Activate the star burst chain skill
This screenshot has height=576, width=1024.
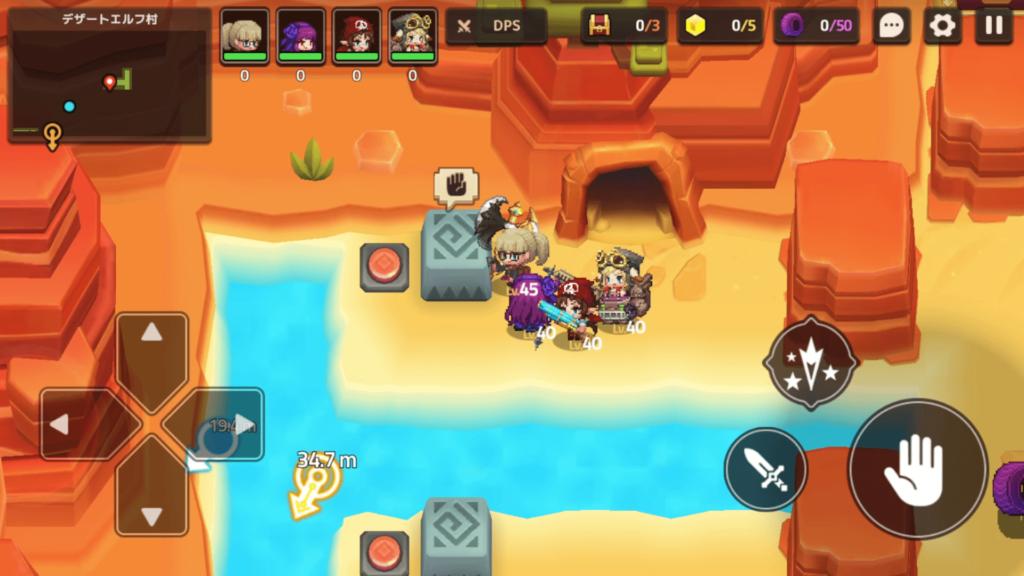(x=809, y=362)
